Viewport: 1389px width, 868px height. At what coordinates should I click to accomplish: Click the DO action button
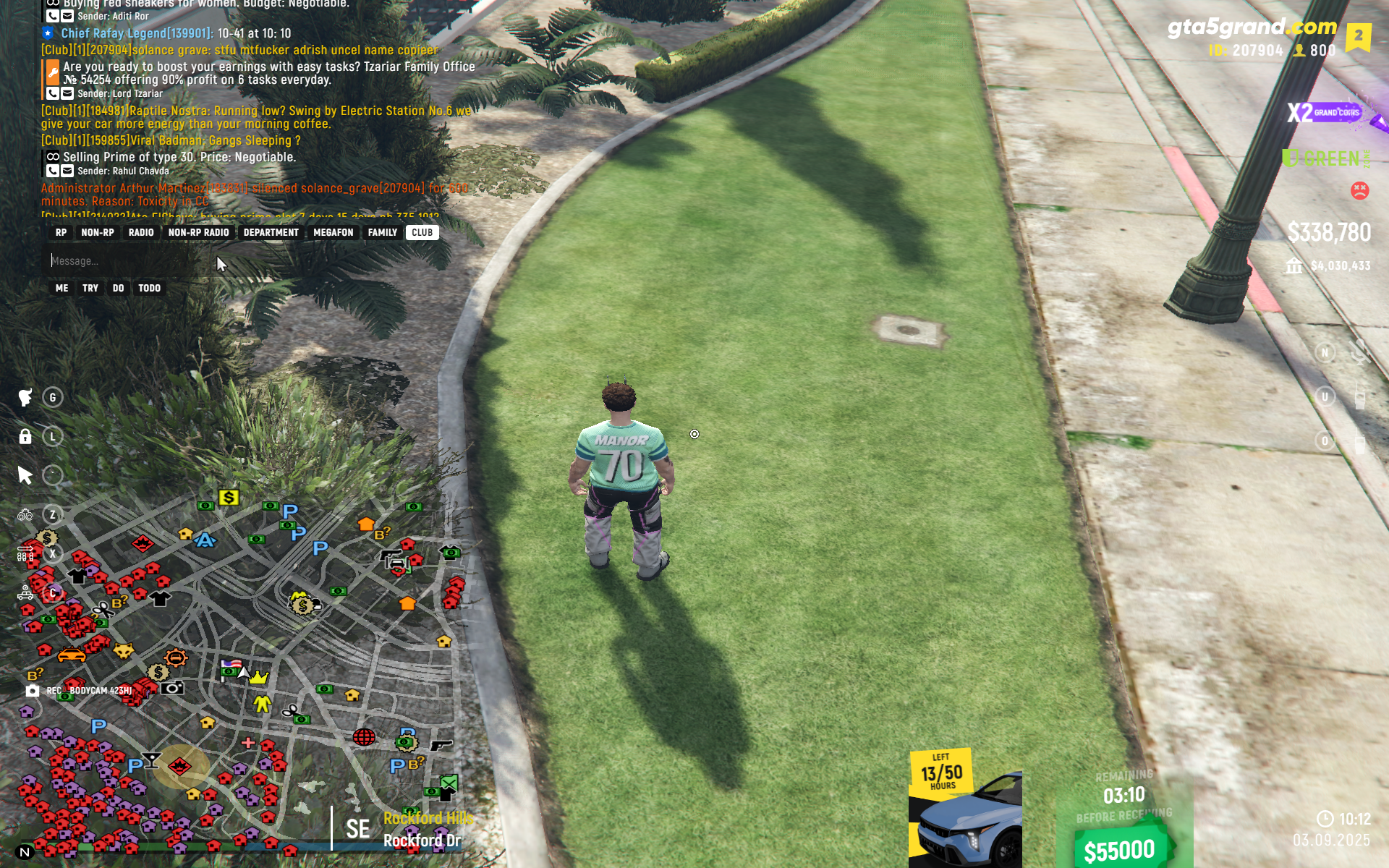pos(118,288)
